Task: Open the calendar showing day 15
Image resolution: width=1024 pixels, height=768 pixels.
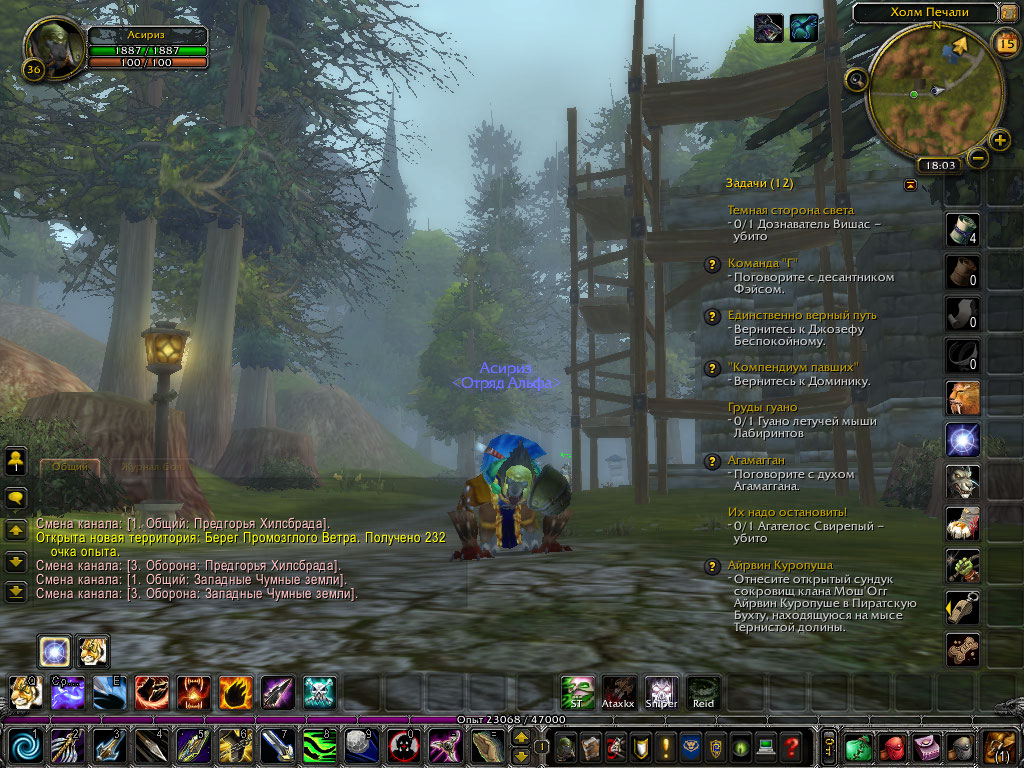Action: point(1006,42)
